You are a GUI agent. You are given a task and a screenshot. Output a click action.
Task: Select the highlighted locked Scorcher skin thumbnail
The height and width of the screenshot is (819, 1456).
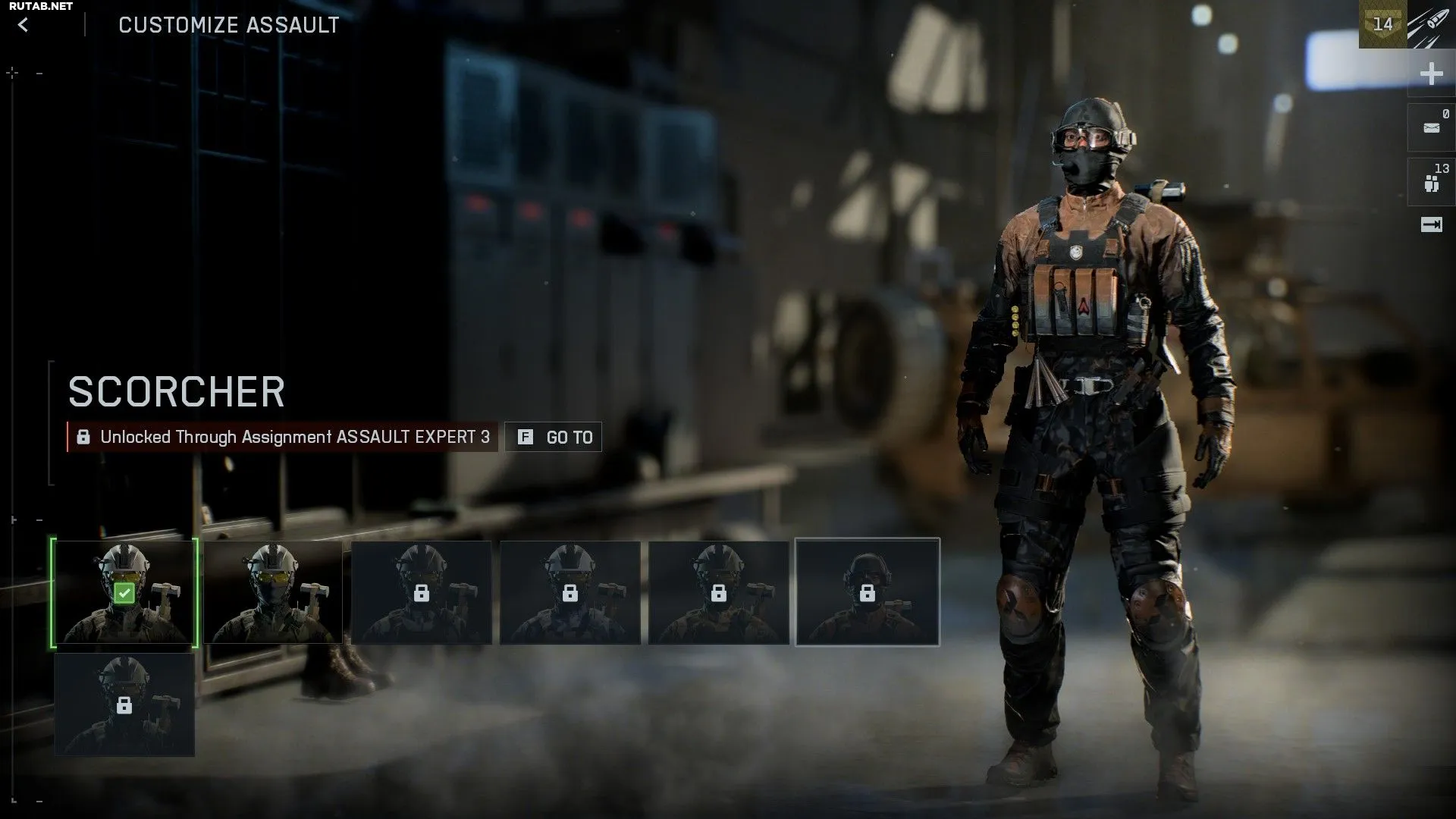click(x=867, y=592)
